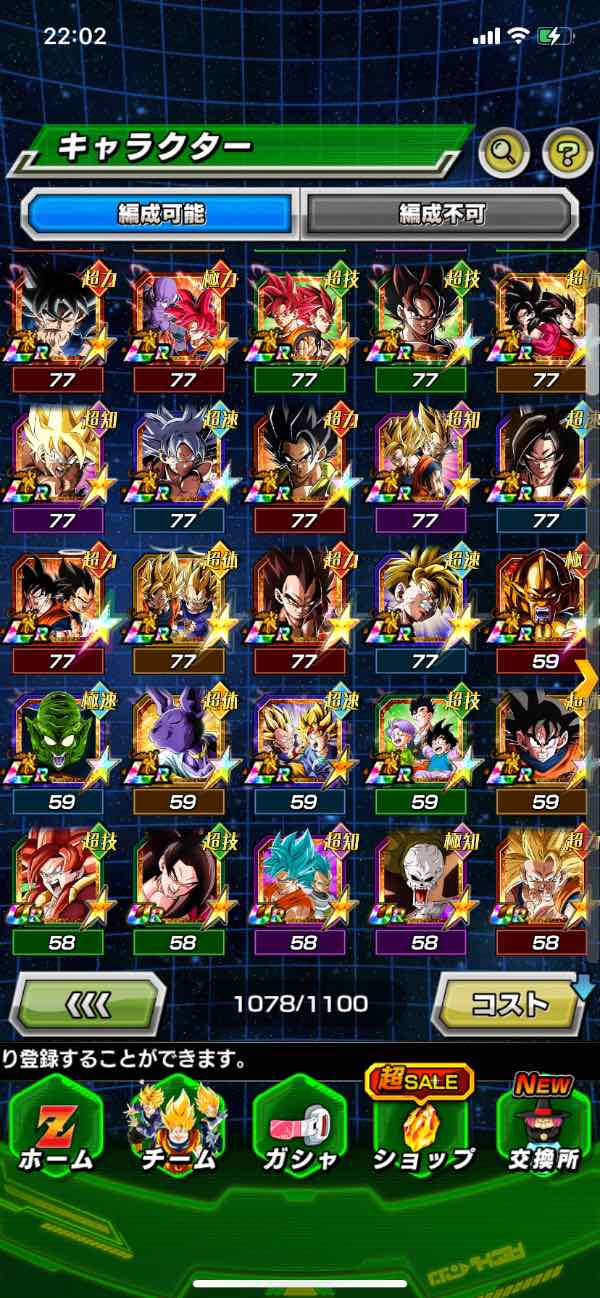This screenshot has height=1298, width=600.
Task: Choose the white skull-faced character card
Action: (x=424, y=878)
